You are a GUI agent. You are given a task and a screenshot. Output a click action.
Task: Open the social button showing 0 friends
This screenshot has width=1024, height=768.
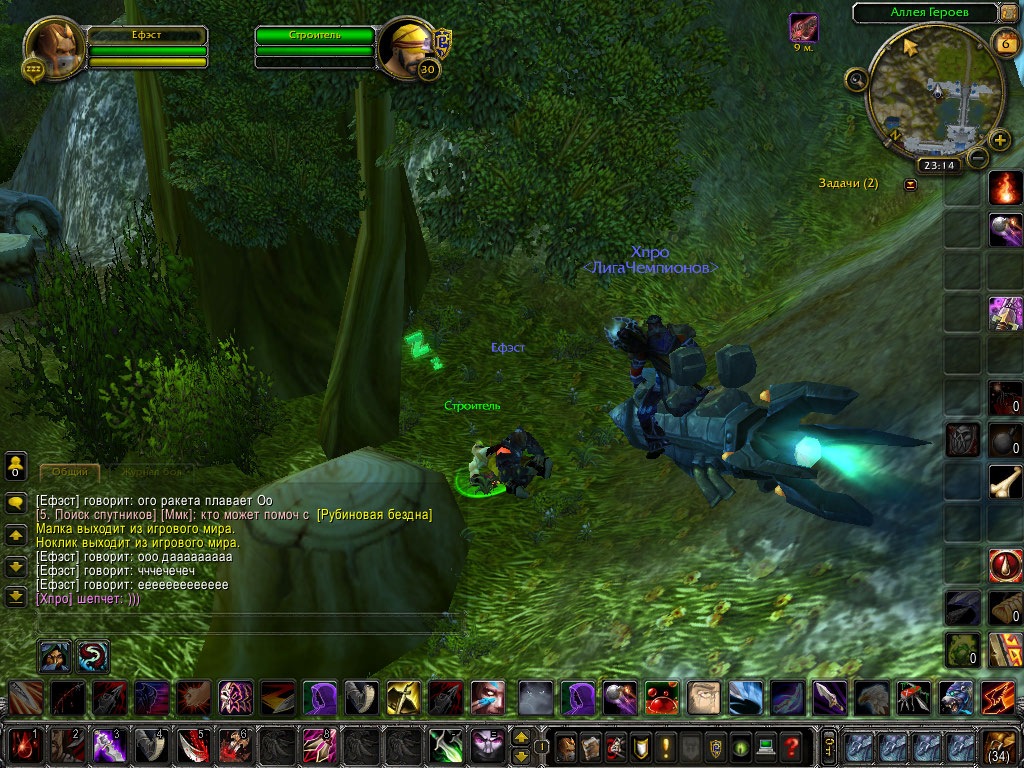(x=16, y=465)
